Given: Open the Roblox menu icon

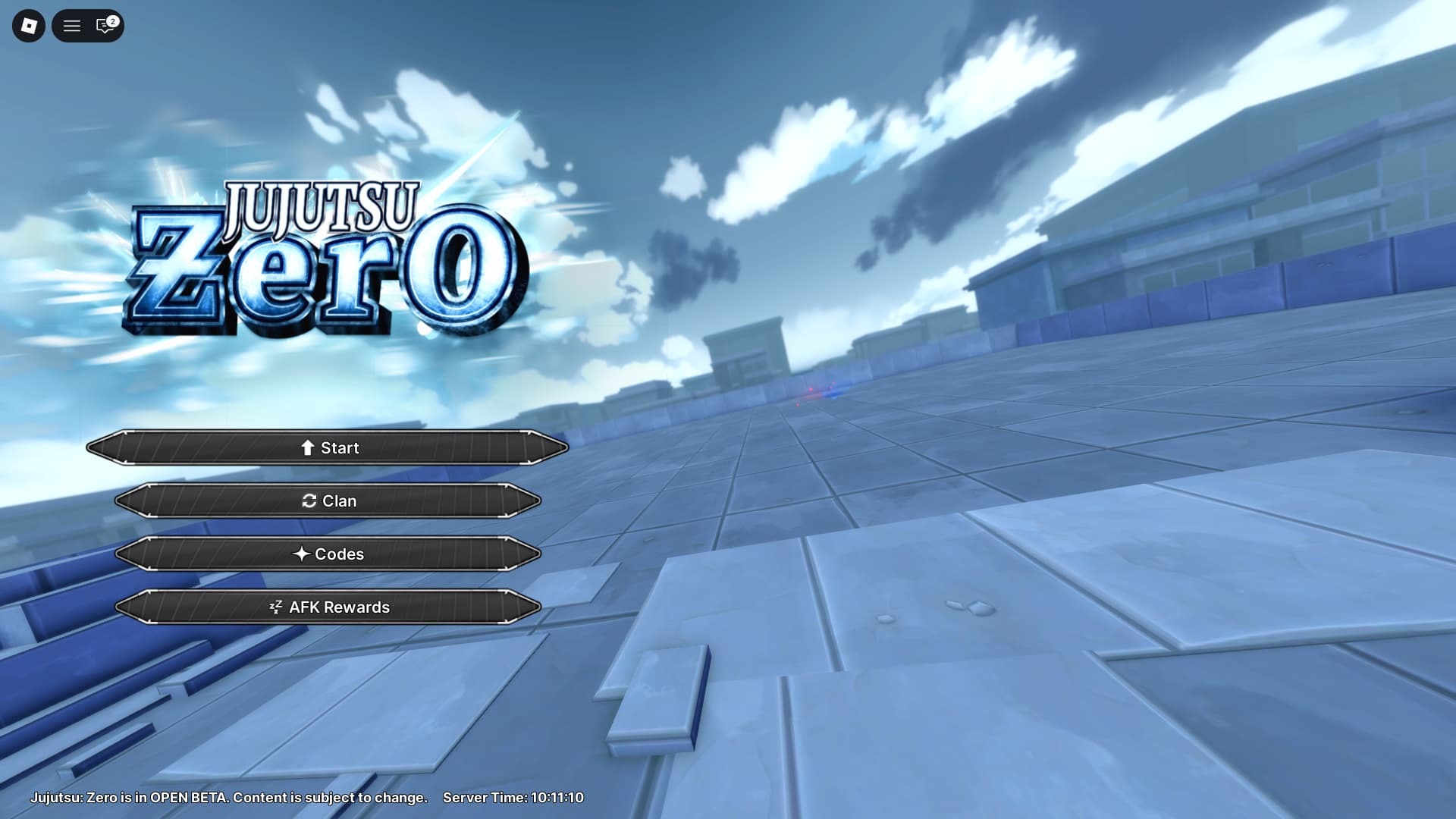Looking at the screenshot, I should tap(28, 27).
